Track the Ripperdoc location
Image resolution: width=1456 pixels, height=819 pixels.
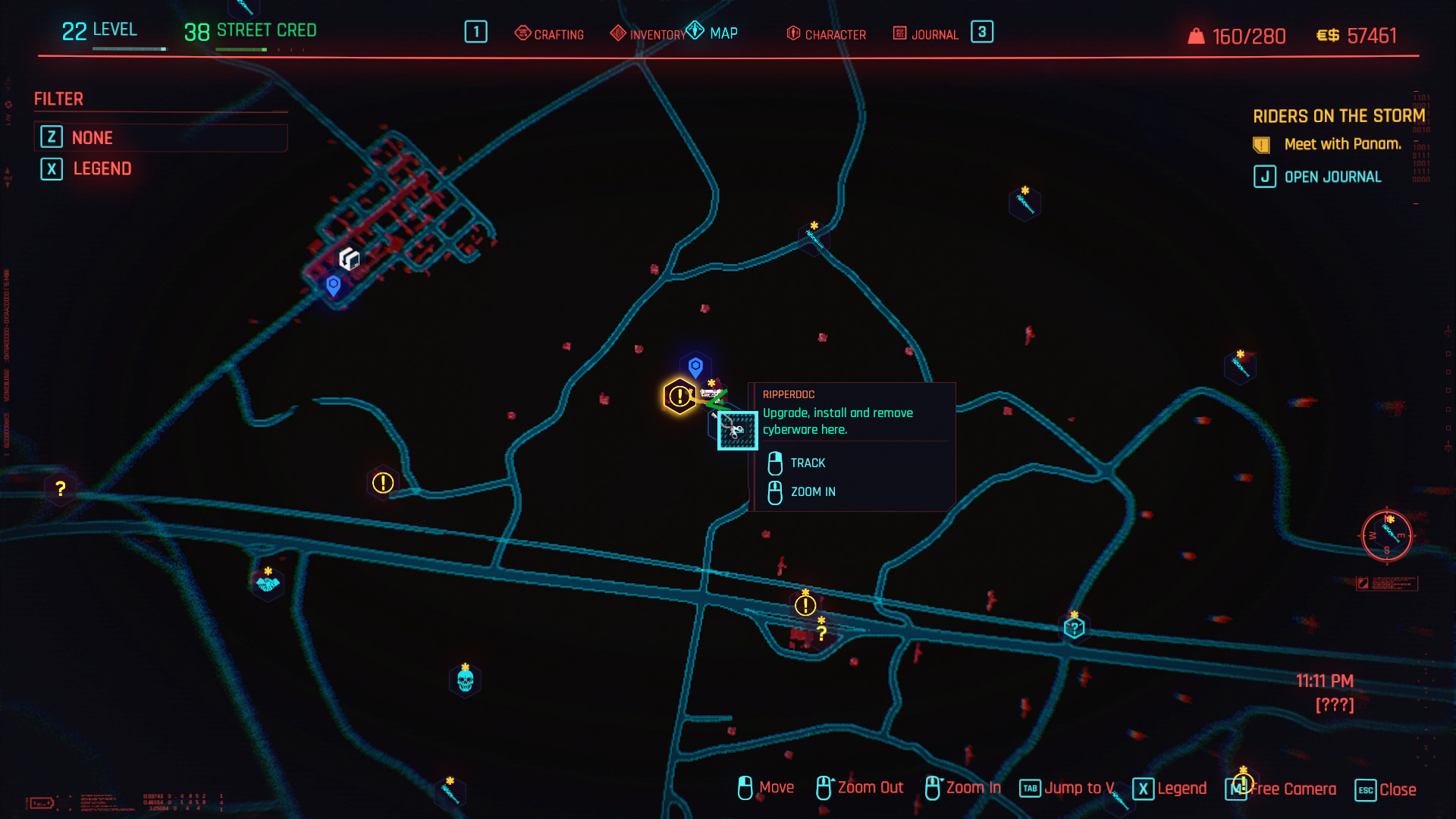click(807, 463)
